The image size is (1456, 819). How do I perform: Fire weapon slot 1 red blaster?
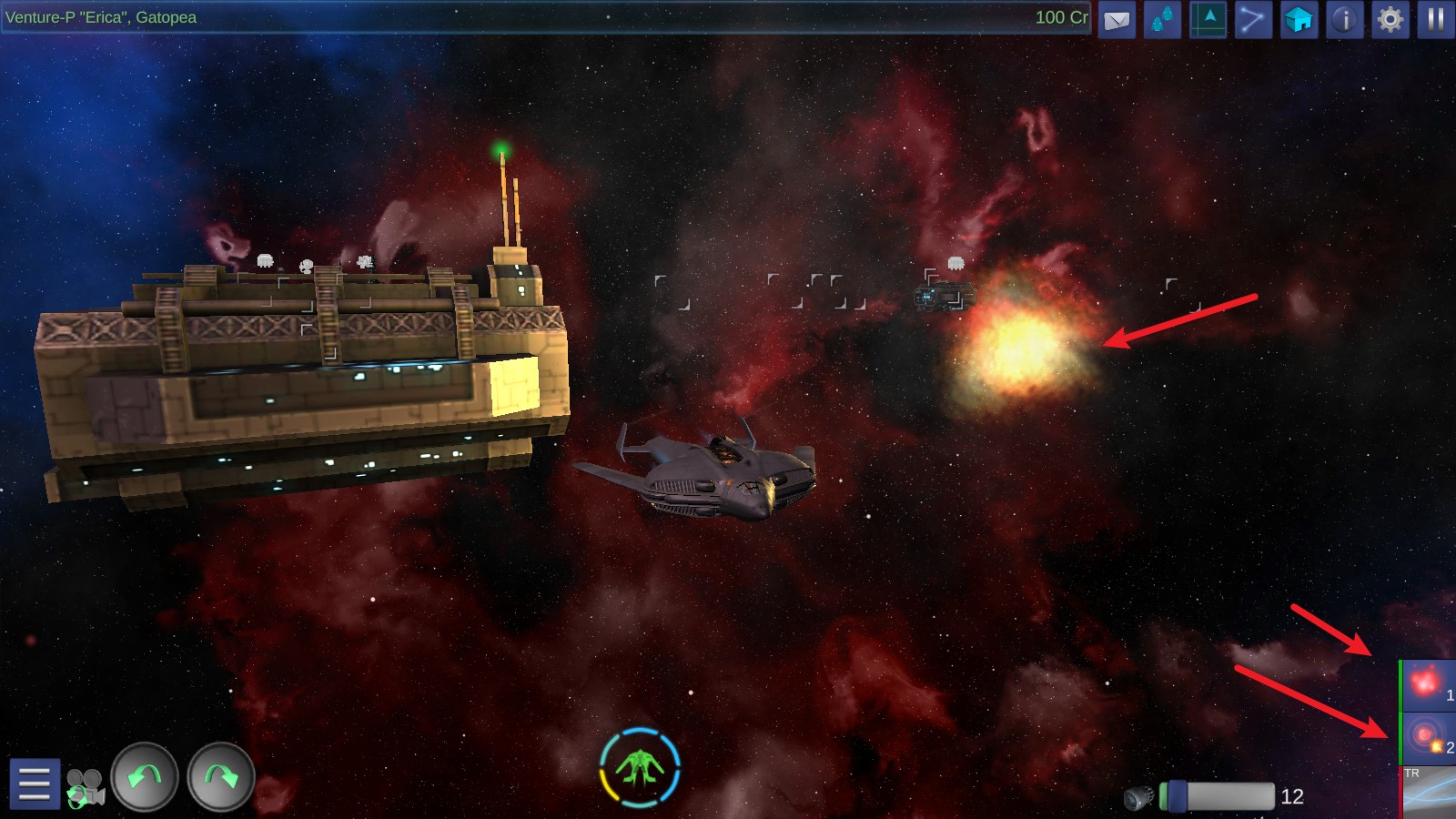1428,685
